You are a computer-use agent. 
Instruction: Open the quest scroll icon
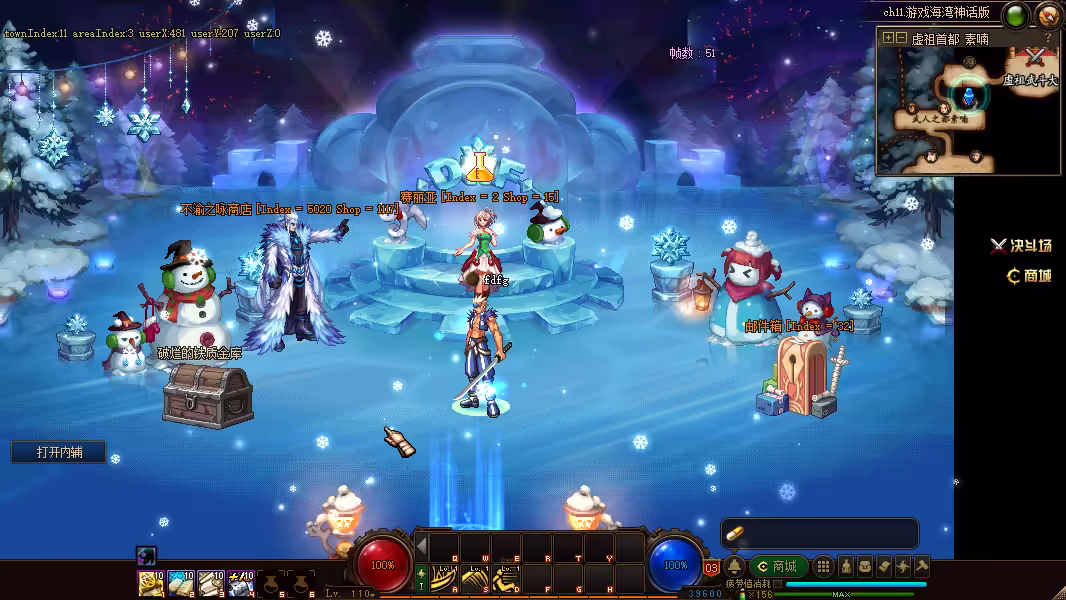tap(884, 566)
